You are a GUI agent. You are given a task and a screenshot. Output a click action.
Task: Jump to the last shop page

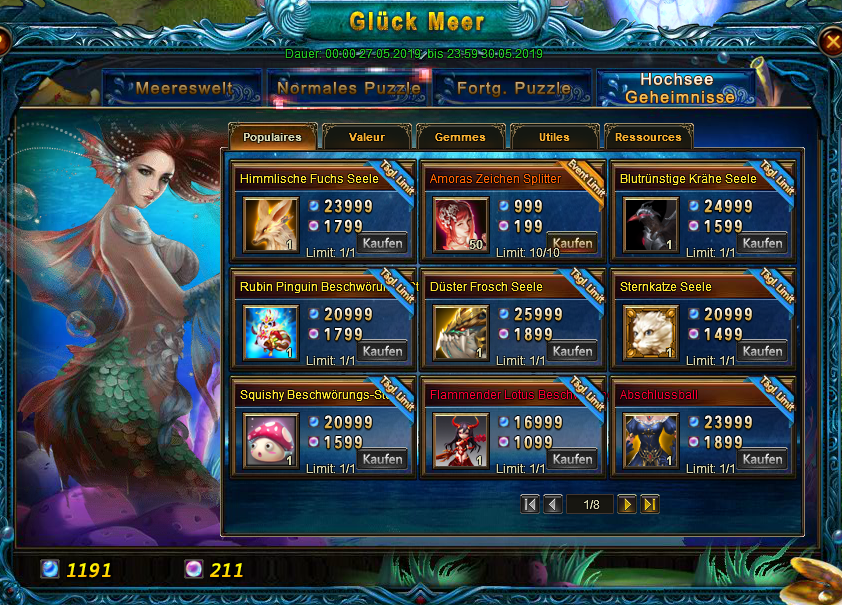tap(650, 504)
